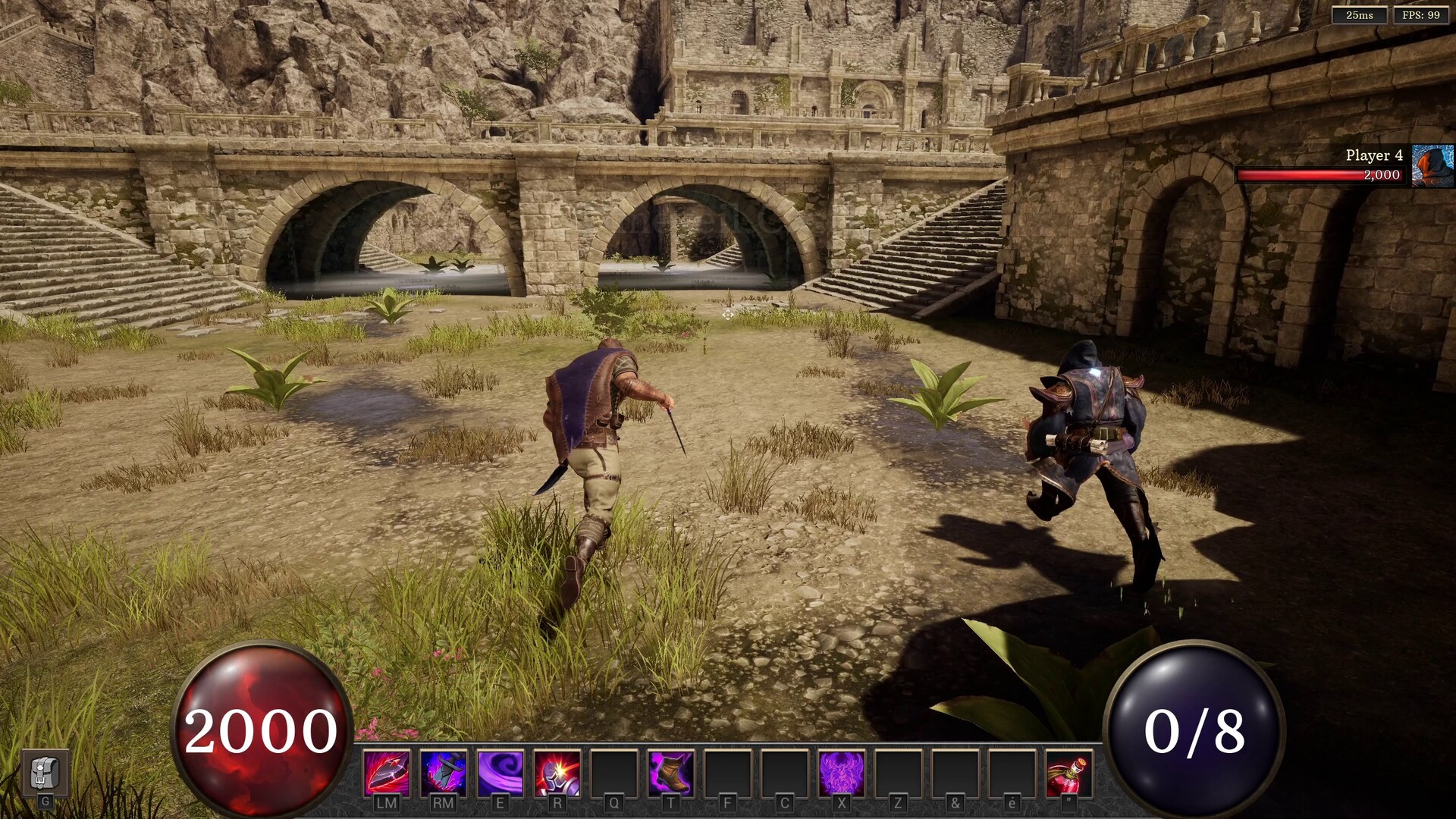Drink the red health potion
1456x819 pixels.
click(1068, 773)
